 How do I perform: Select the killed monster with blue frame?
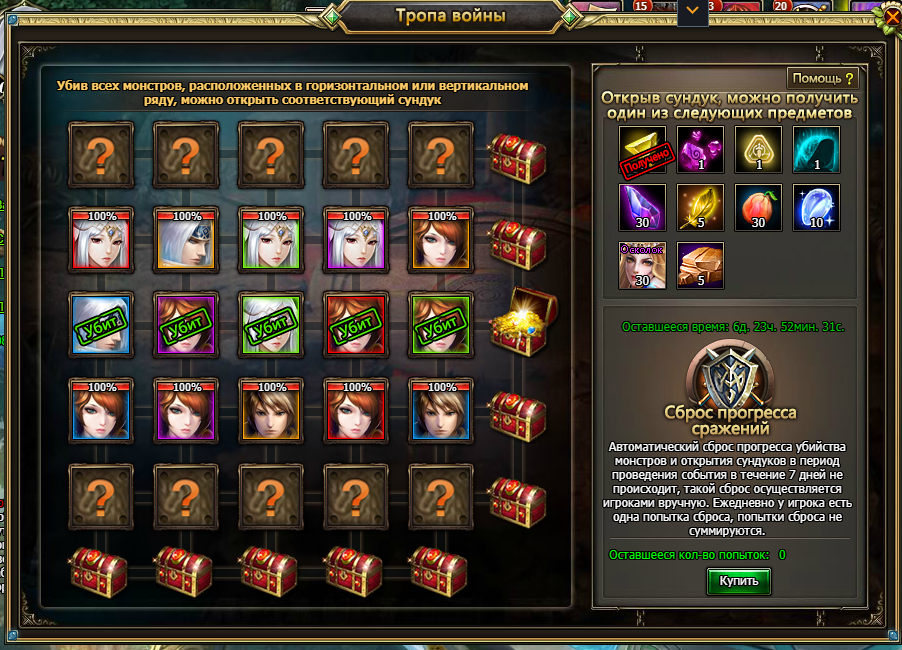click(x=100, y=322)
